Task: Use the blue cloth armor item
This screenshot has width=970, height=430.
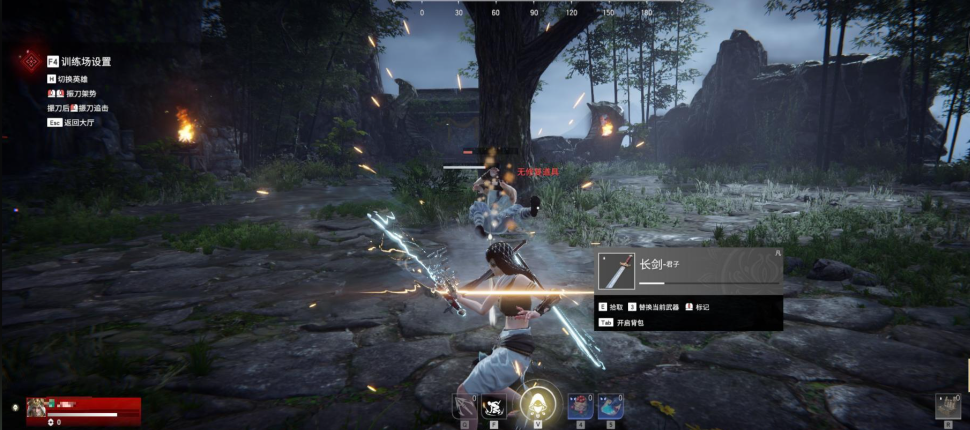Action: pos(609,404)
